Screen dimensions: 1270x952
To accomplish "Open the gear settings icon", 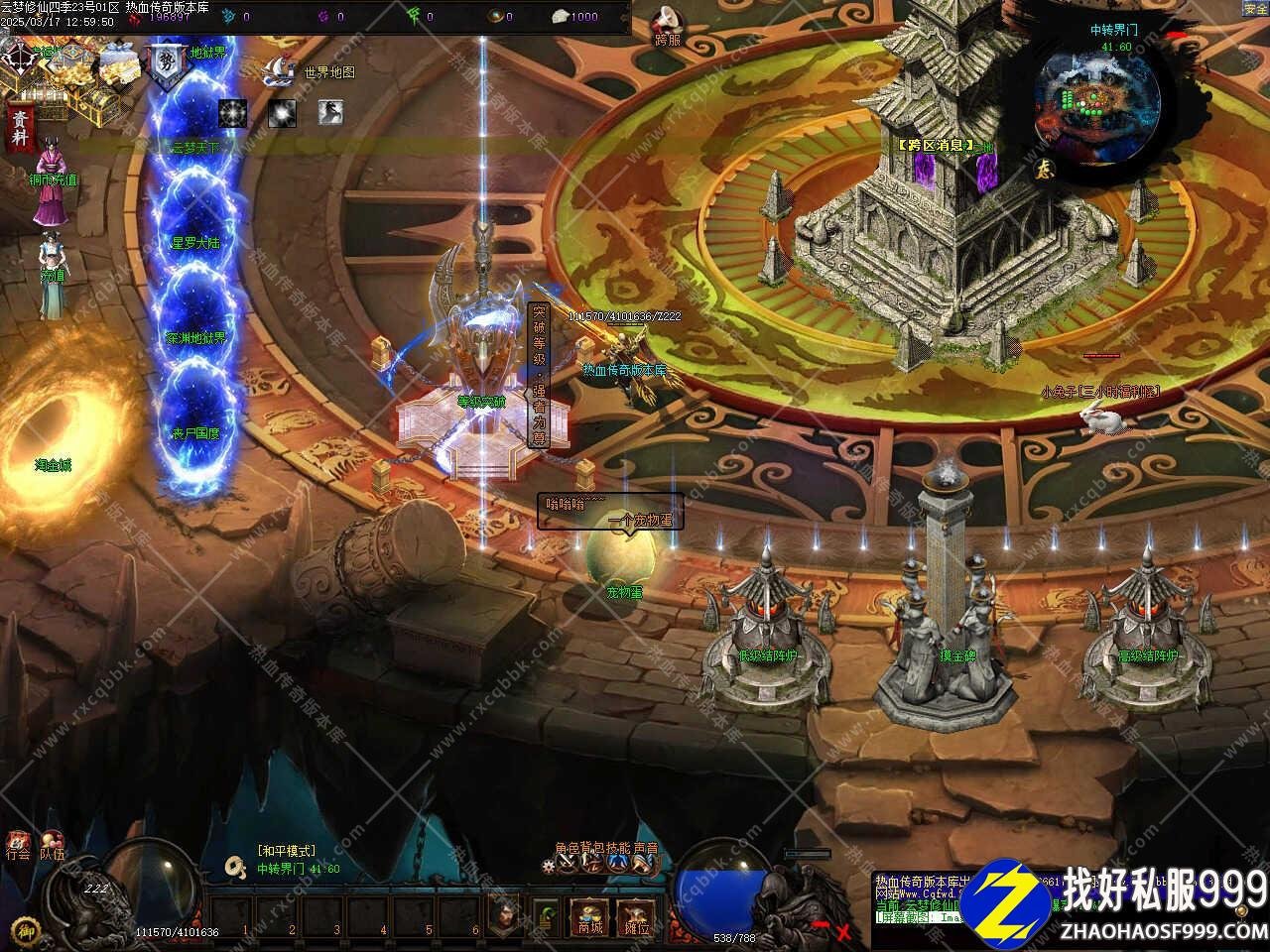I will (549, 865).
